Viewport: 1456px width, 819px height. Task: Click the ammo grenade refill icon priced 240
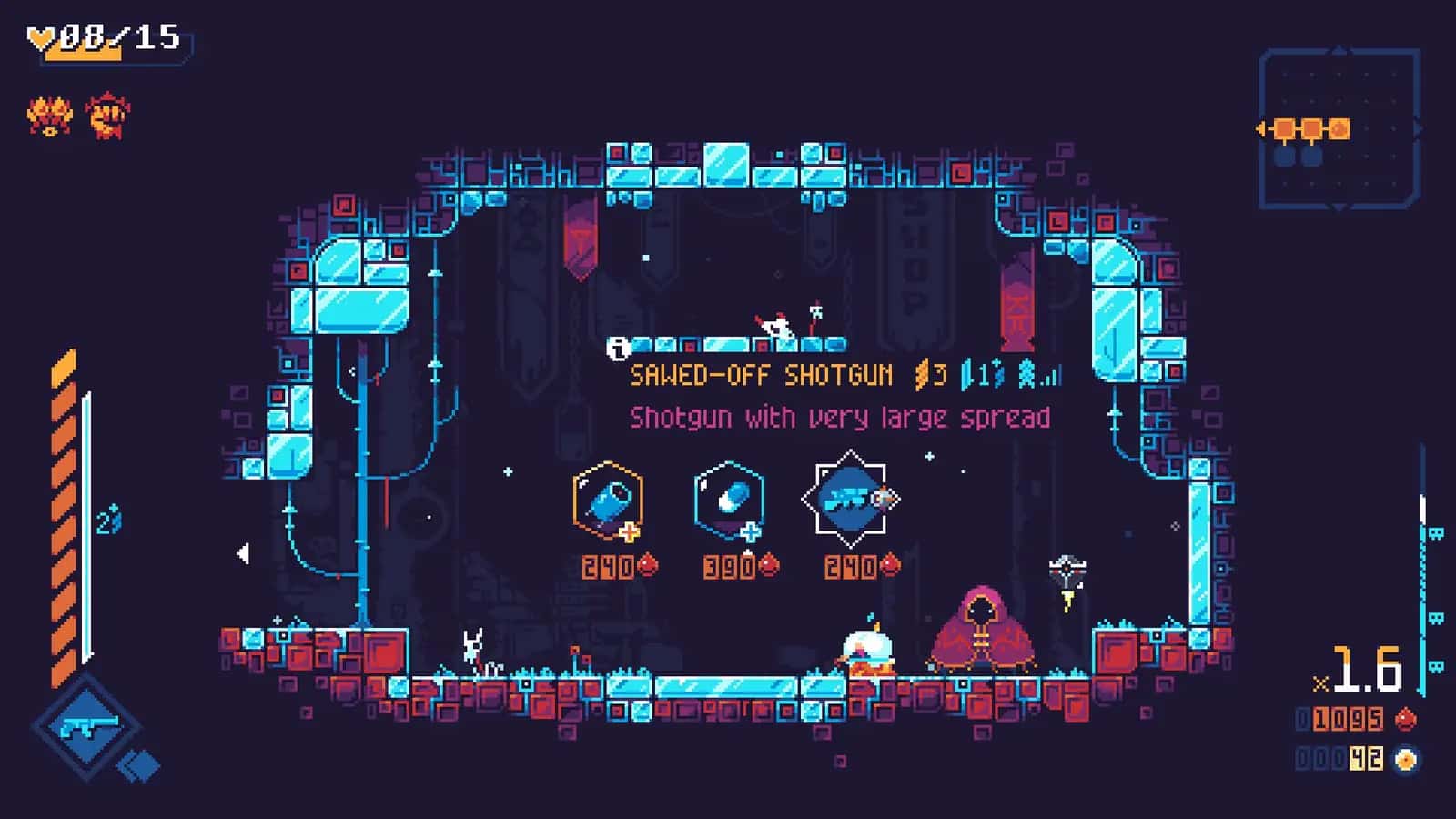(x=608, y=500)
